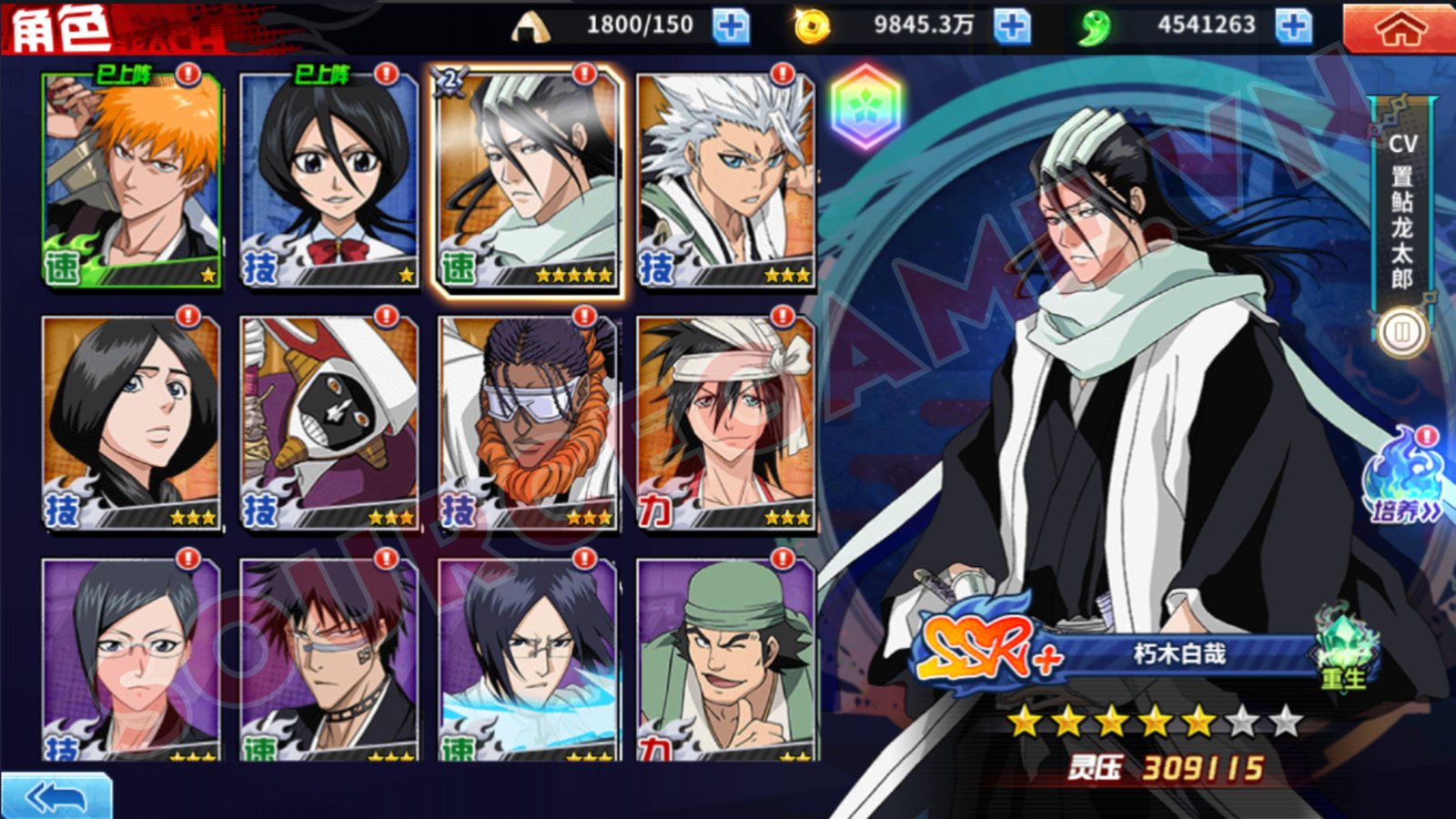
Task: Choose the white-bandana character card
Action: [x=725, y=423]
